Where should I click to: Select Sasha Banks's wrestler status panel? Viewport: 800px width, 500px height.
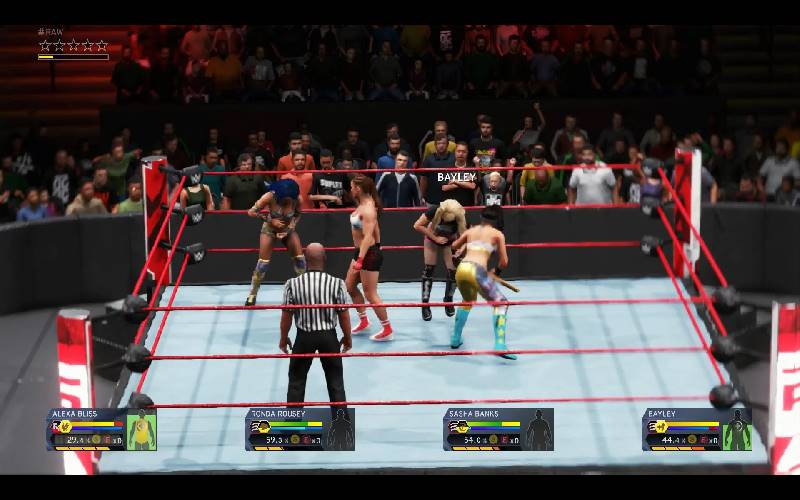point(498,429)
